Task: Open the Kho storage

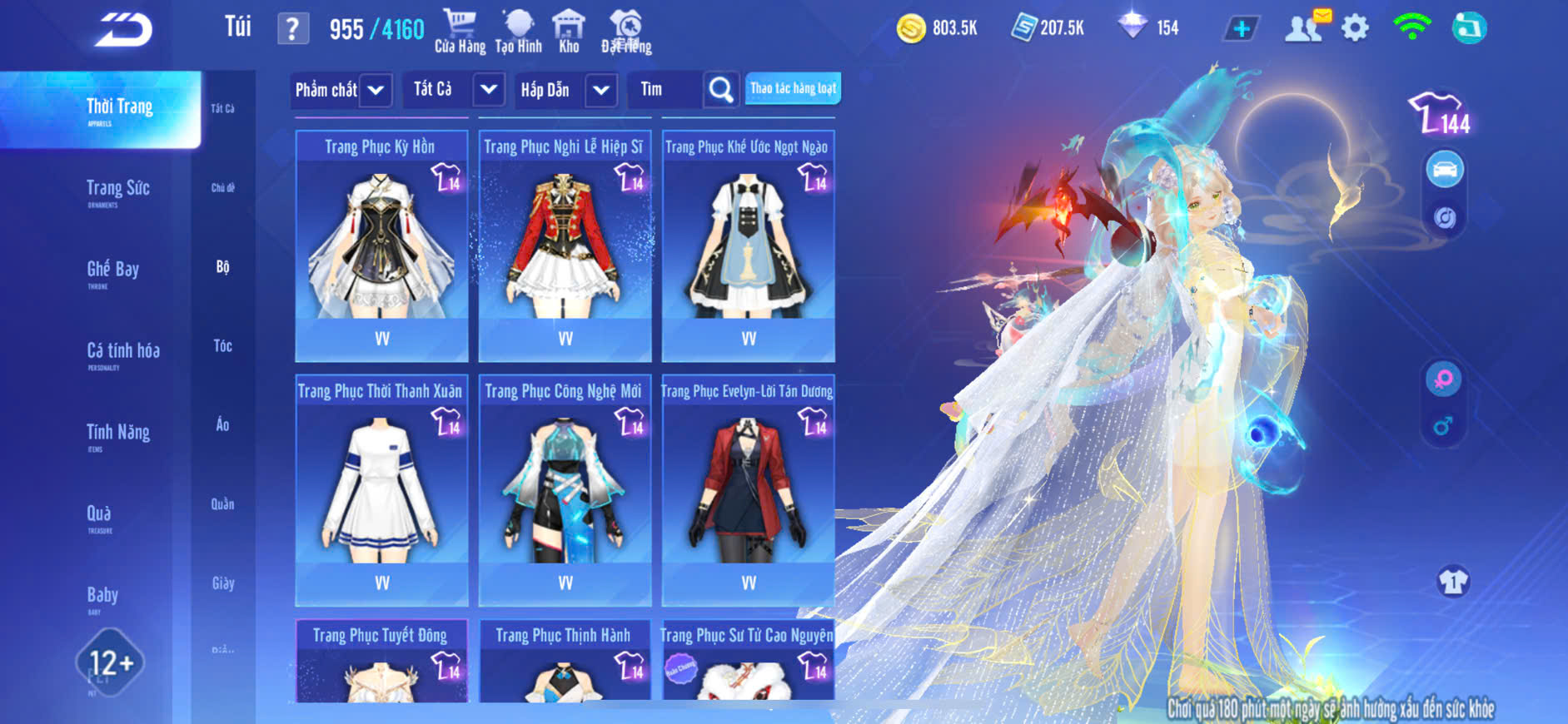Action: coord(569,32)
